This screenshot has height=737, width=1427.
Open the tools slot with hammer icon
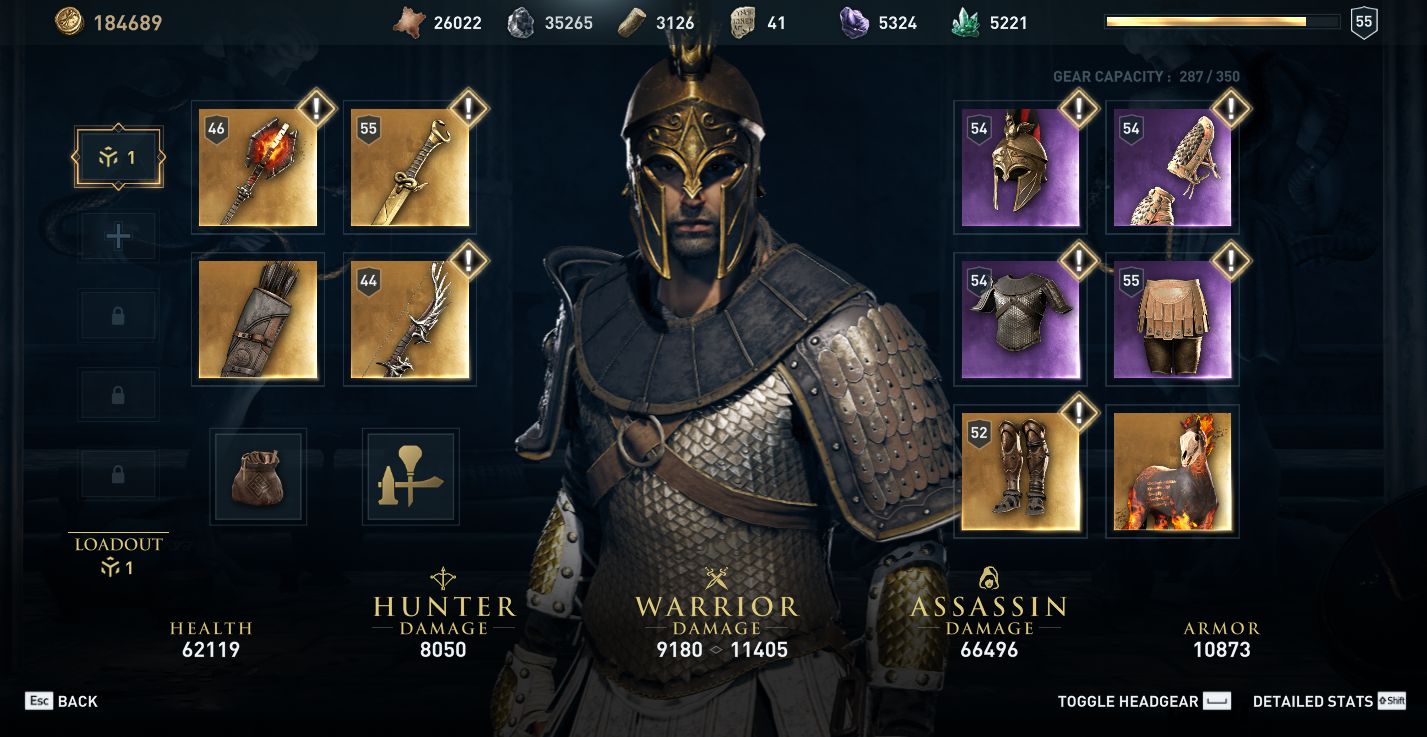pyautogui.click(x=410, y=476)
